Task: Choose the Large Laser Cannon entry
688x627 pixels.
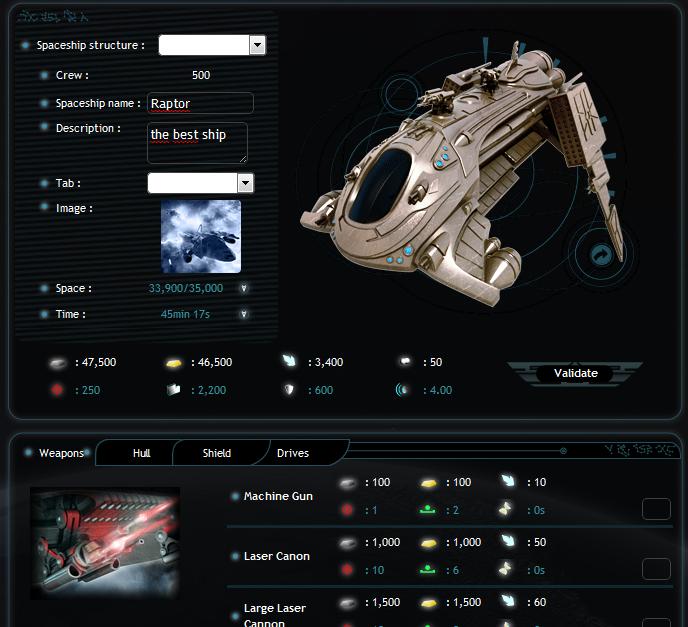Action: 275,614
